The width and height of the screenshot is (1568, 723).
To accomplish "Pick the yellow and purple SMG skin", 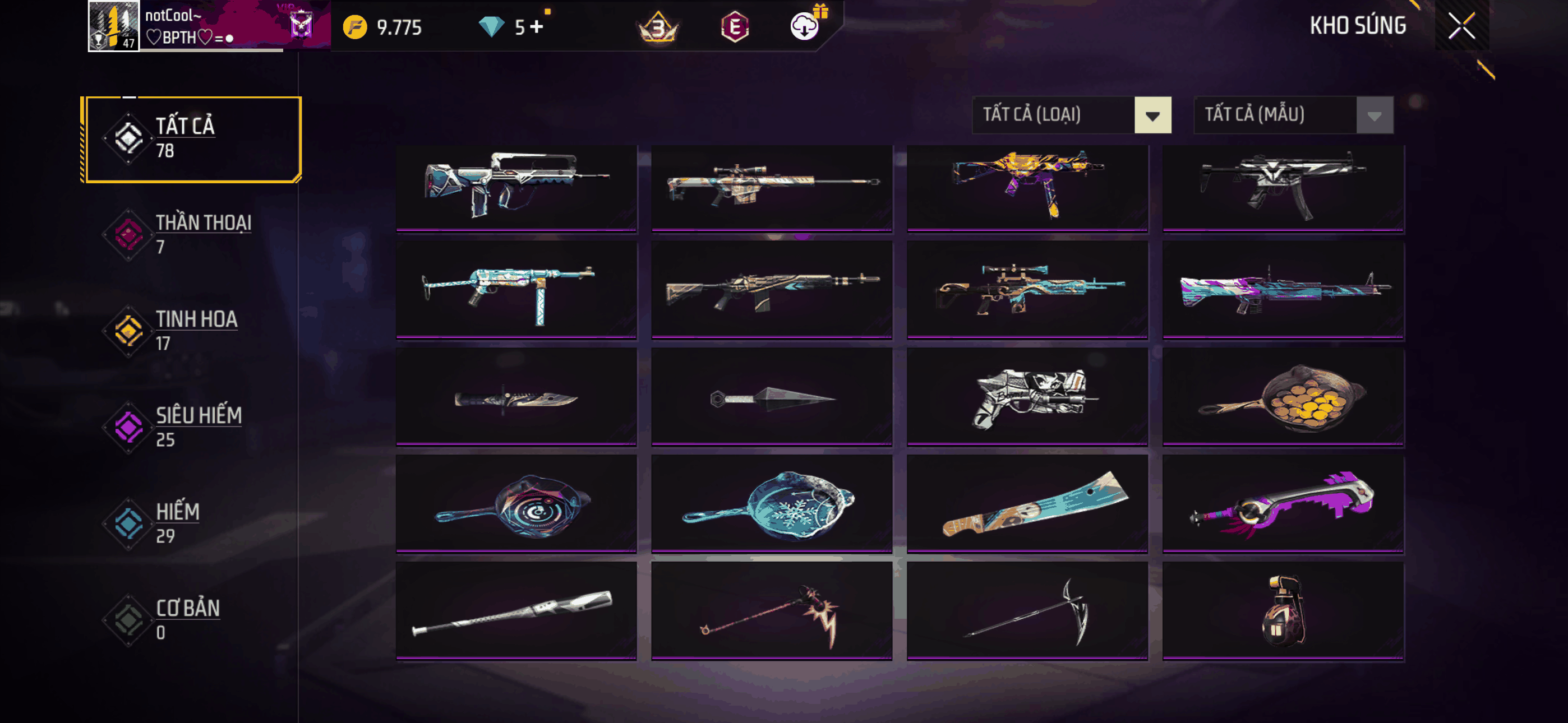I will click(x=1027, y=187).
